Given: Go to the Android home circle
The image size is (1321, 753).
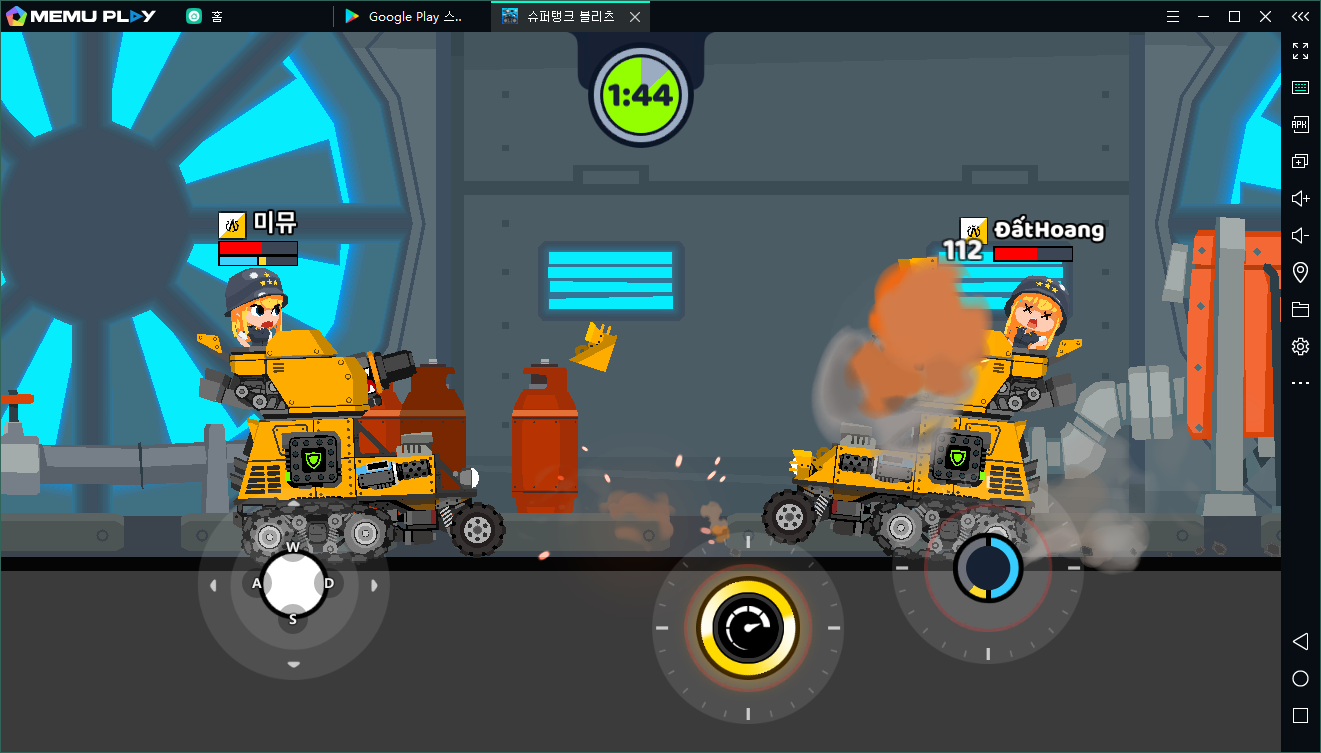Looking at the screenshot, I should pyautogui.click(x=1300, y=679).
